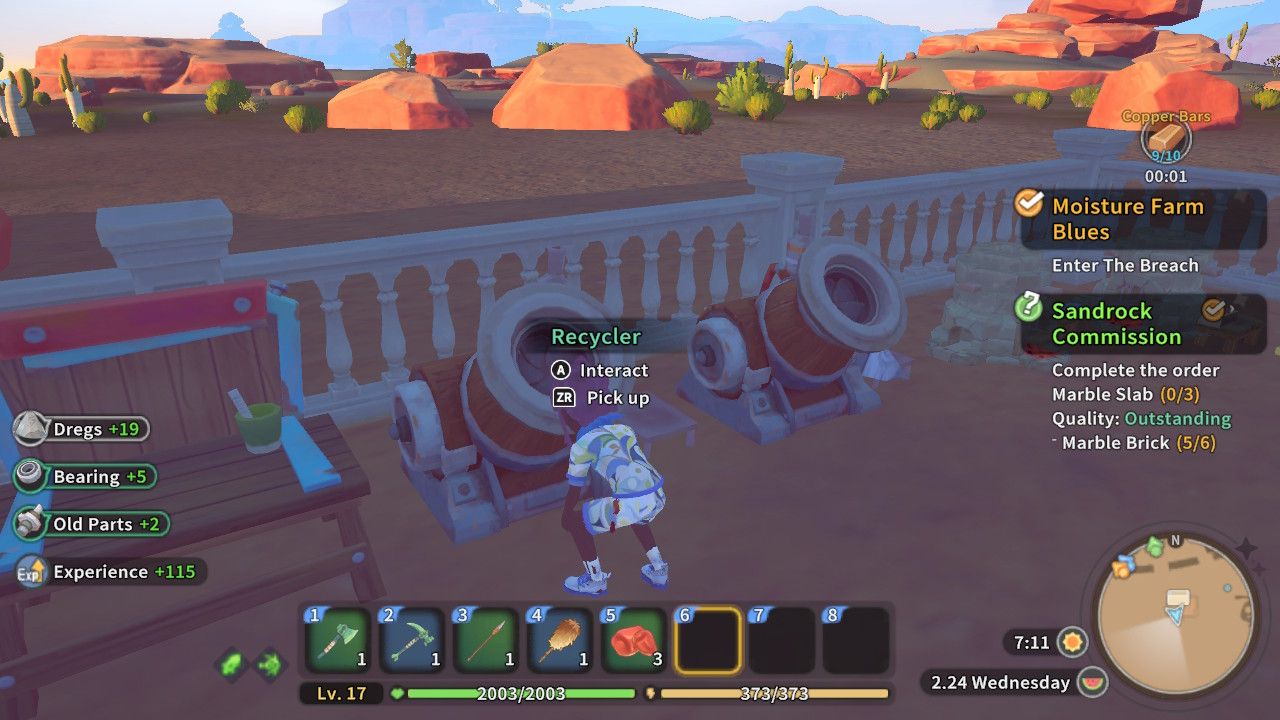Select the Sandrock Commission header
Screen dimensions: 1280x720
[1117, 324]
